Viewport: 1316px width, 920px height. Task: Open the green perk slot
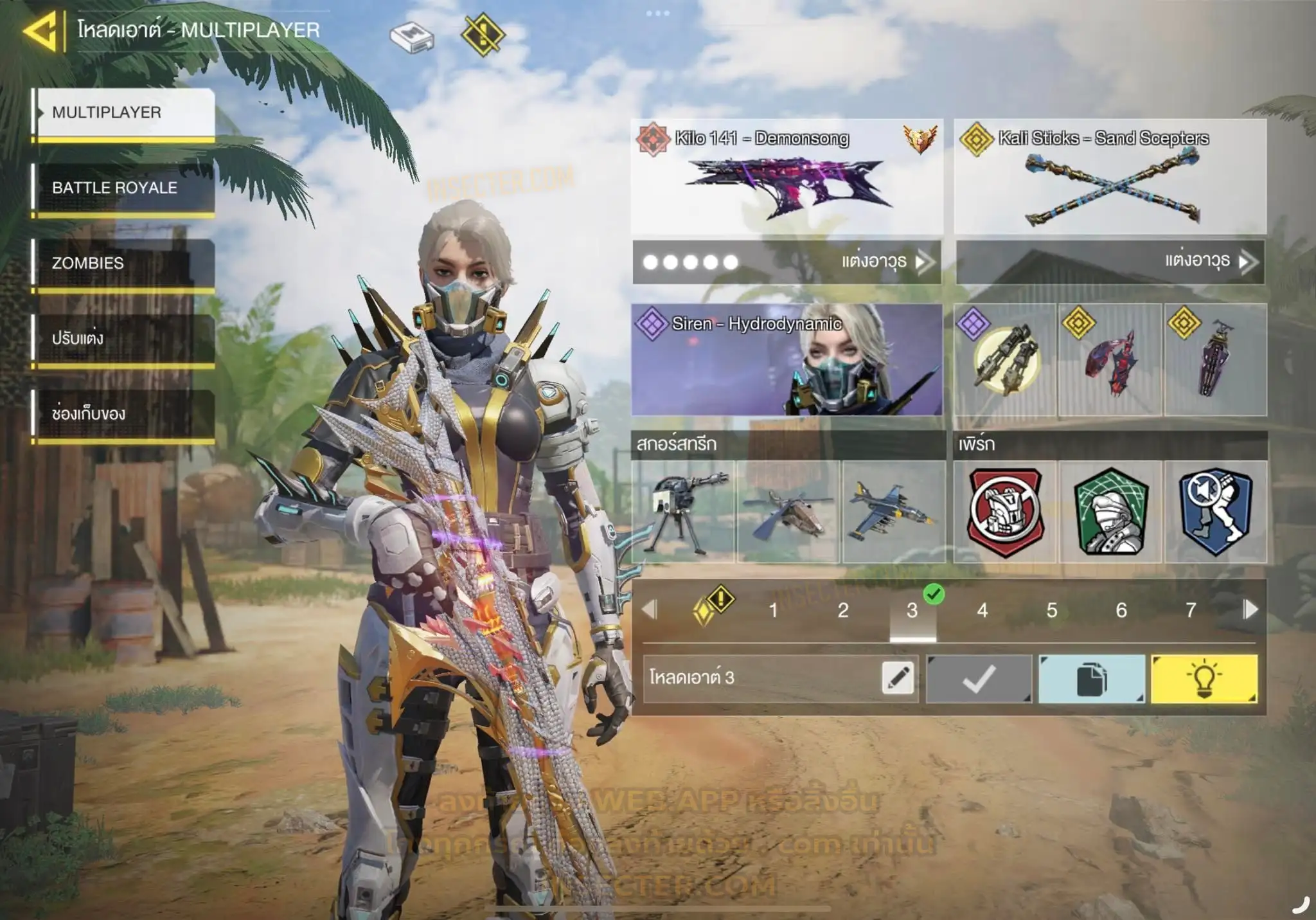point(1111,512)
